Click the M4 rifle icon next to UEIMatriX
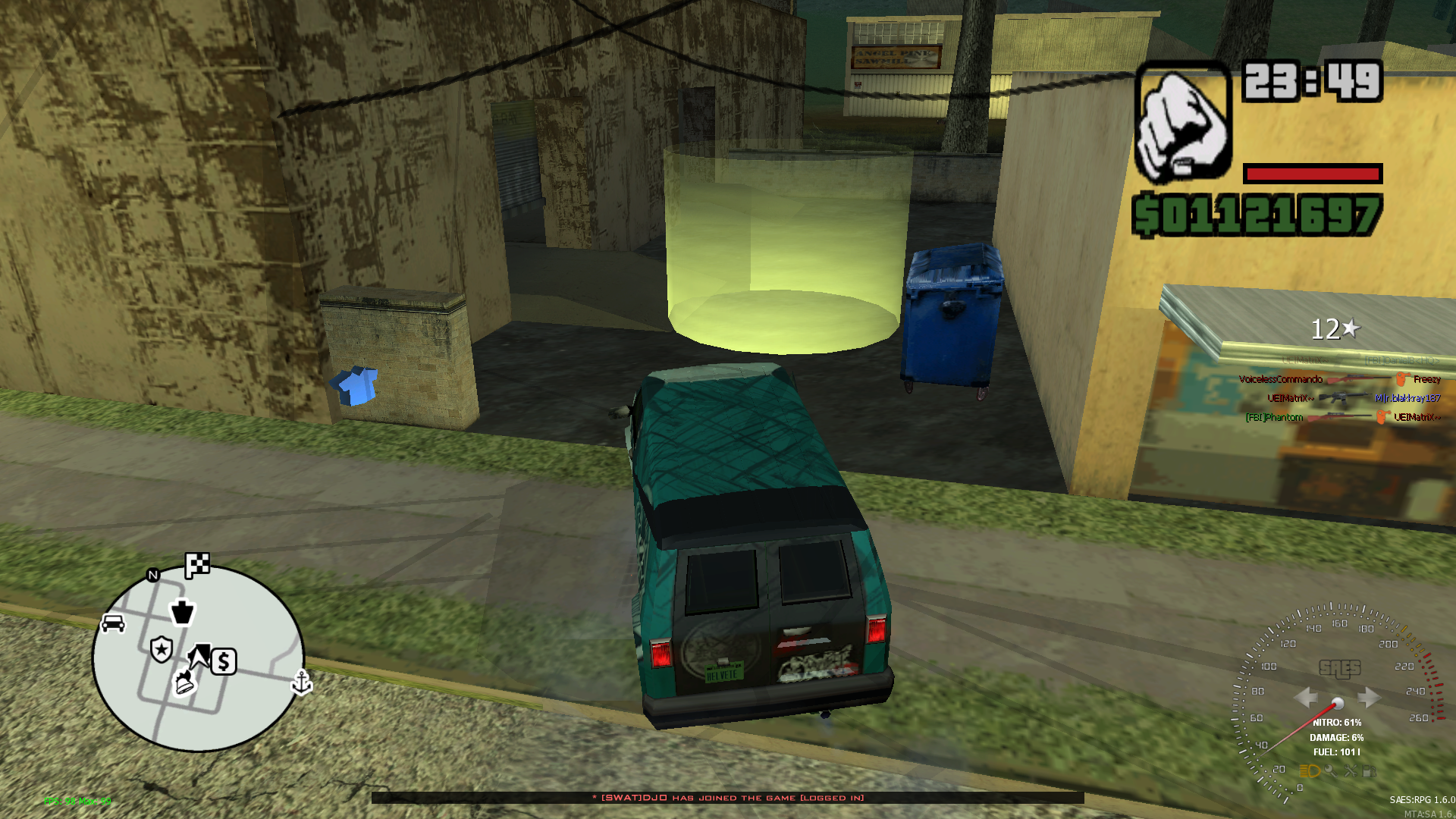Viewport: 1456px width, 819px height. (1343, 398)
